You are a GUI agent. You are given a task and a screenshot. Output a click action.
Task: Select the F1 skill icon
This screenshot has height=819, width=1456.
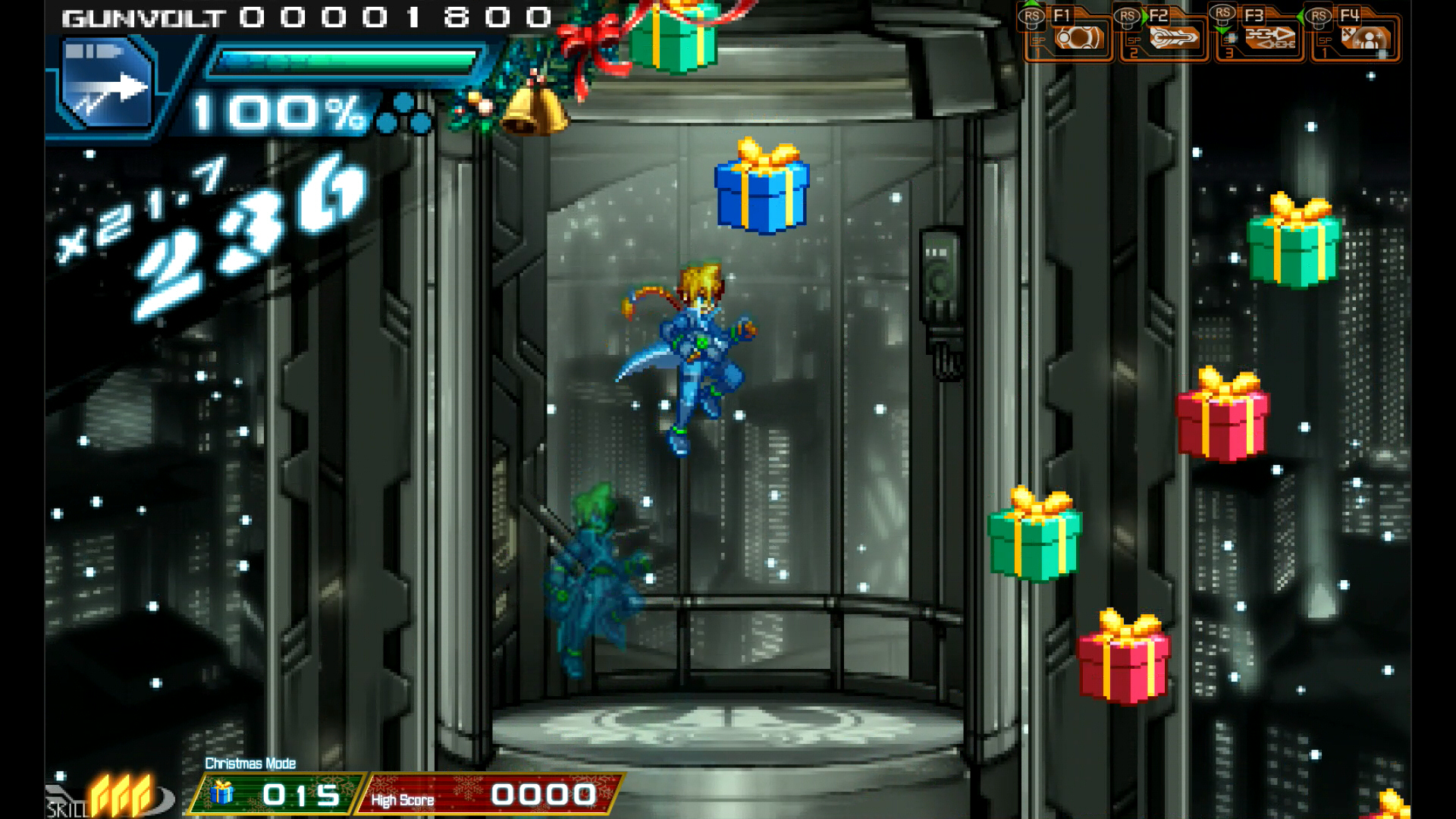pos(1078,37)
